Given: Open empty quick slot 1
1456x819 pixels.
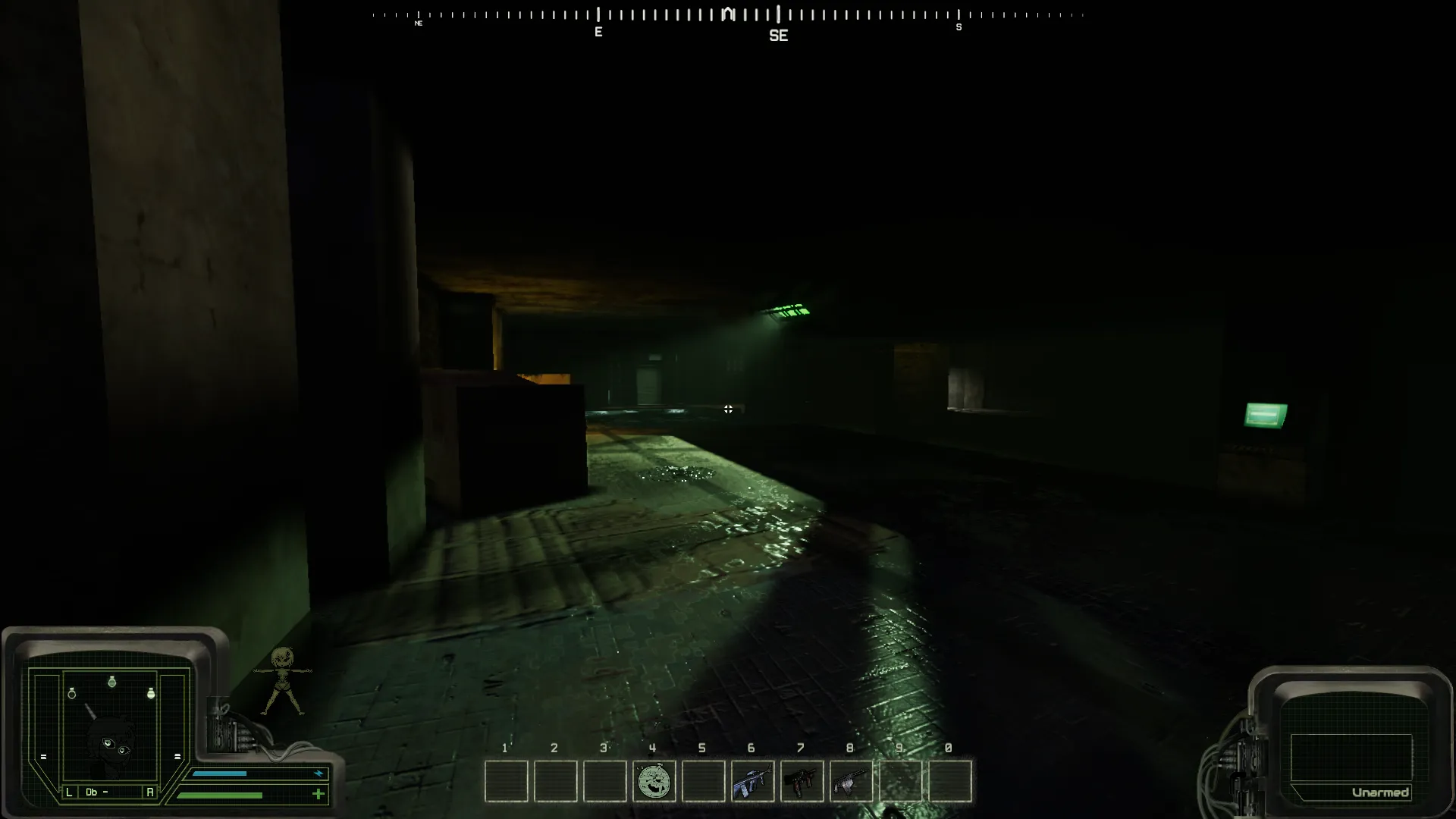Looking at the screenshot, I should coord(507,782).
